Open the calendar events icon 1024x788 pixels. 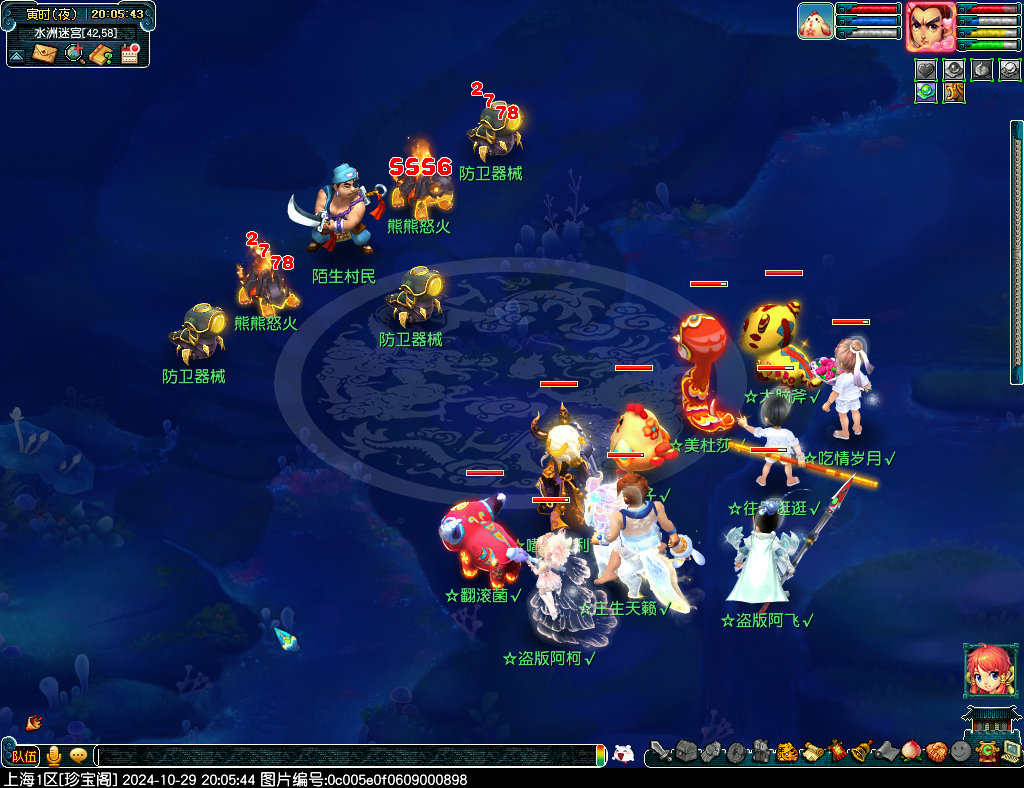point(130,54)
